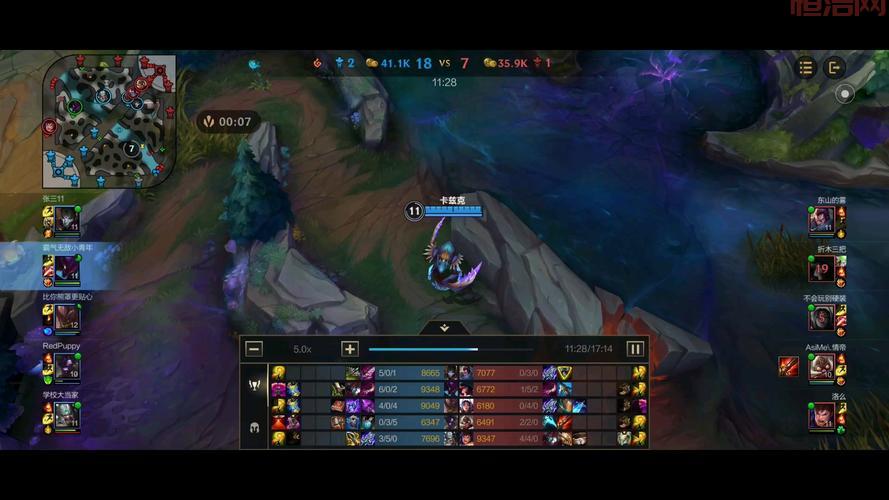Screen dimensions: 889x500
Task: Select player 比你熊罩要贴心's portrait
Action: point(66,318)
